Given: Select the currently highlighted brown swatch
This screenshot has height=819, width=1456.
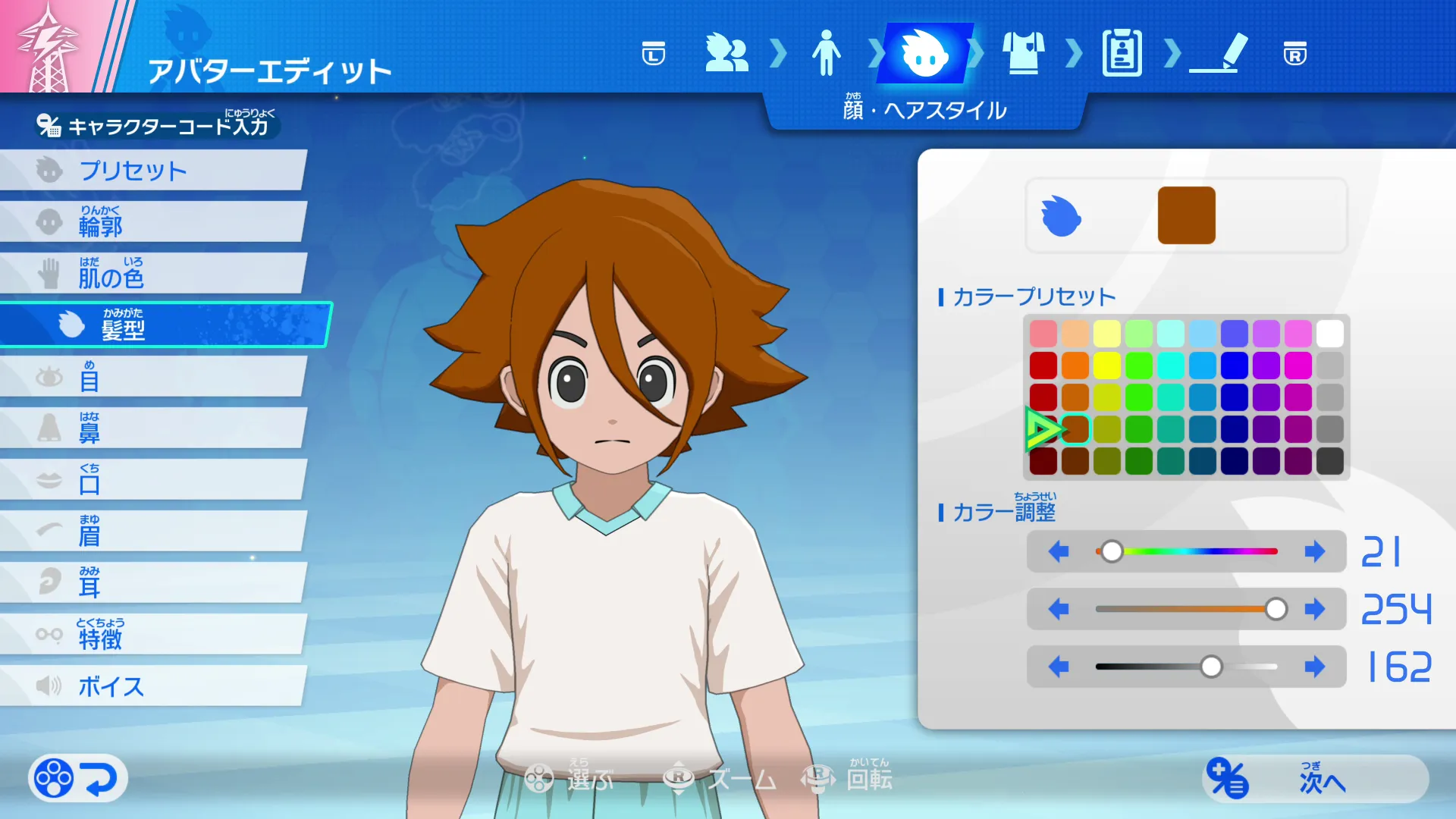Looking at the screenshot, I should coord(1075,428).
